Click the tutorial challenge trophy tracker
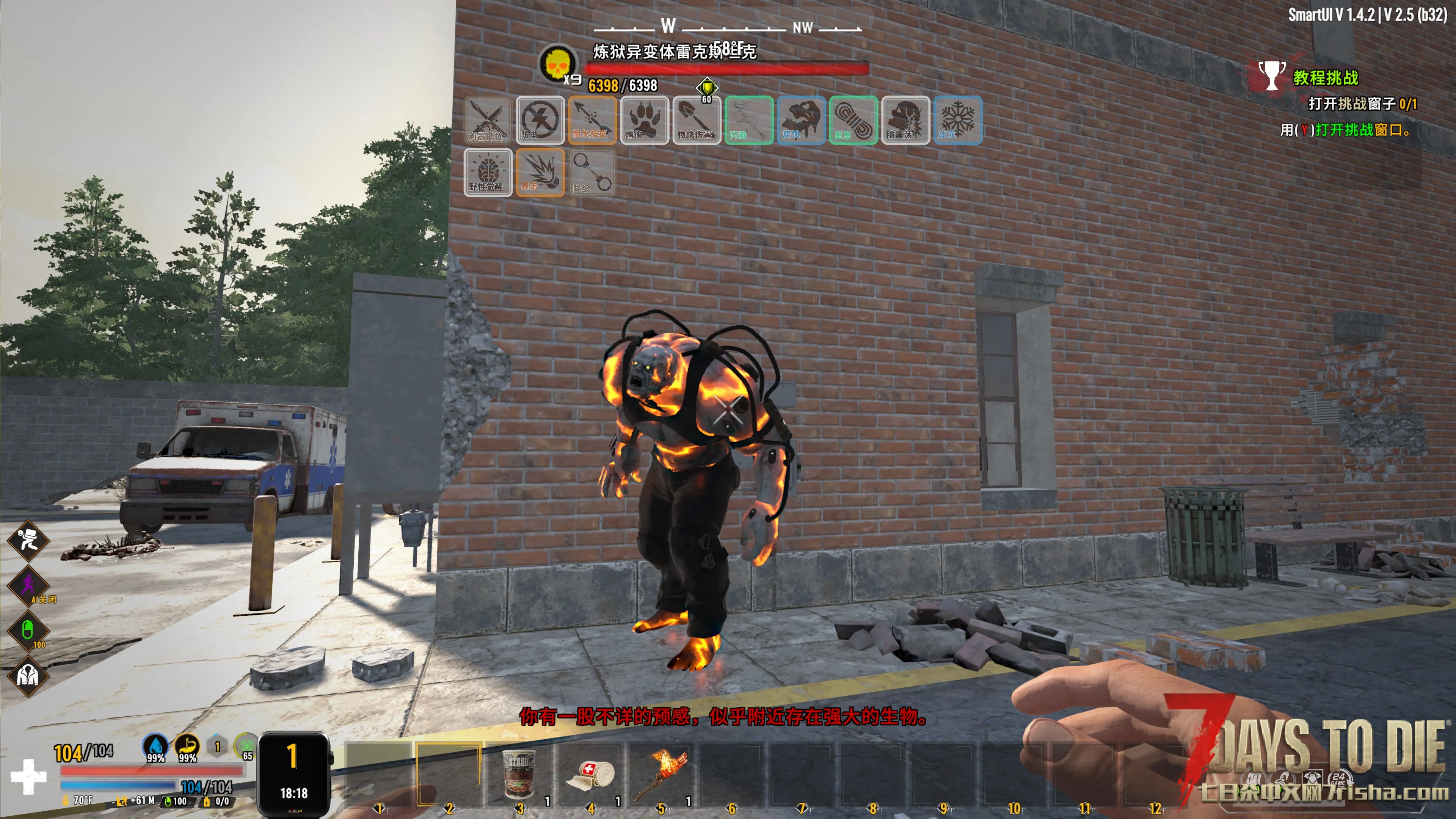 coord(1272,76)
